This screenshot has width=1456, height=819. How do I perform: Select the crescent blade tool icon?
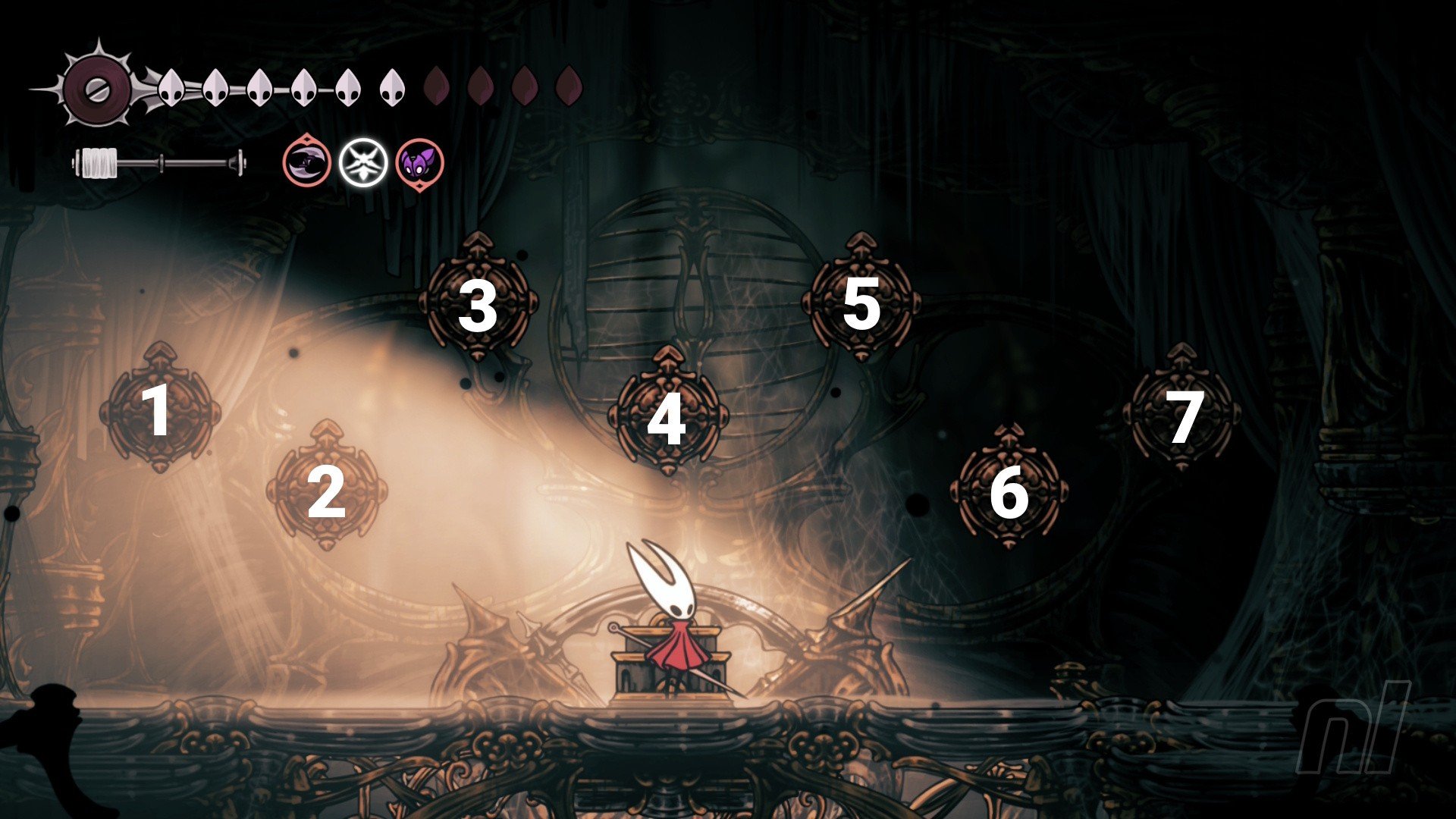[x=307, y=162]
